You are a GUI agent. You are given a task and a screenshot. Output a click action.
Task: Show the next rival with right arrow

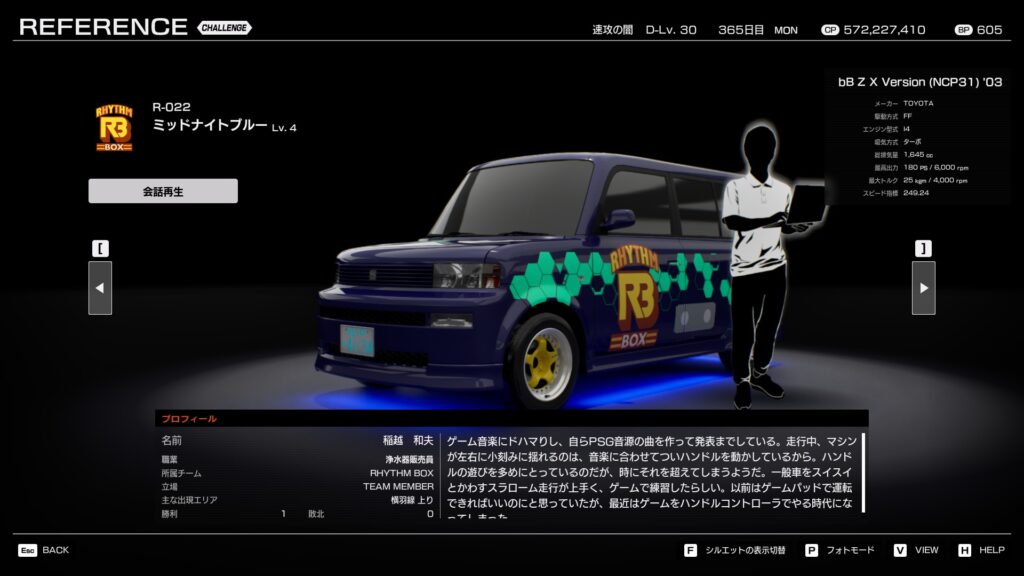(x=923, y=288)
